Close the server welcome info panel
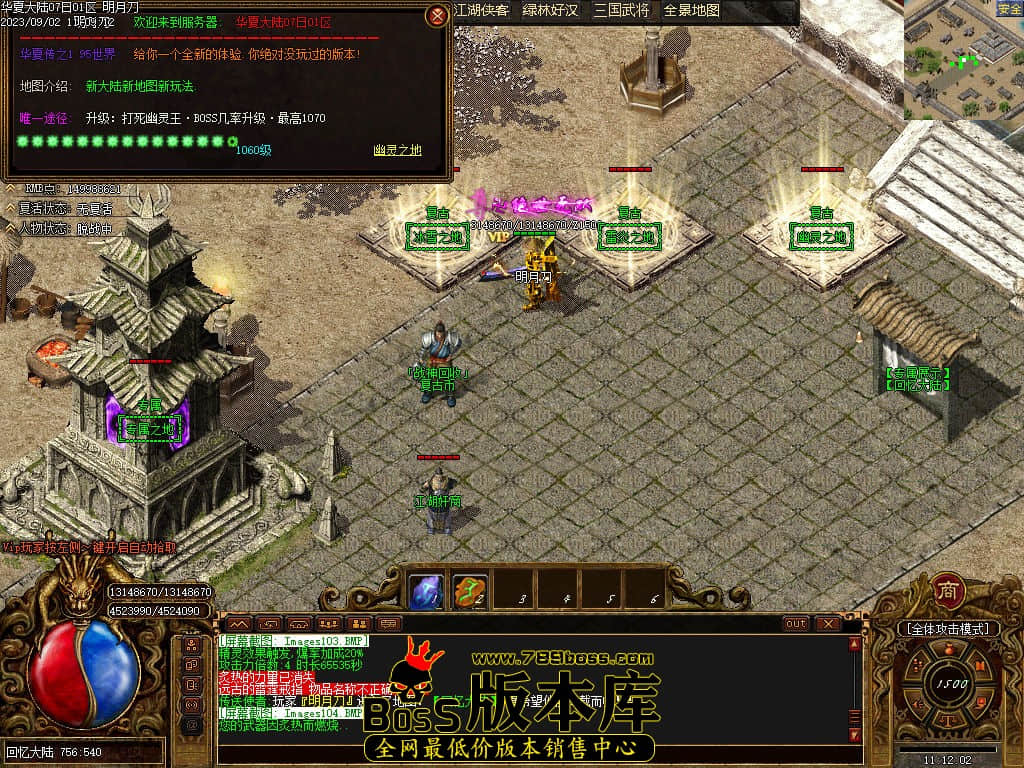The image size is (1024, 768). tap(437, 16)
